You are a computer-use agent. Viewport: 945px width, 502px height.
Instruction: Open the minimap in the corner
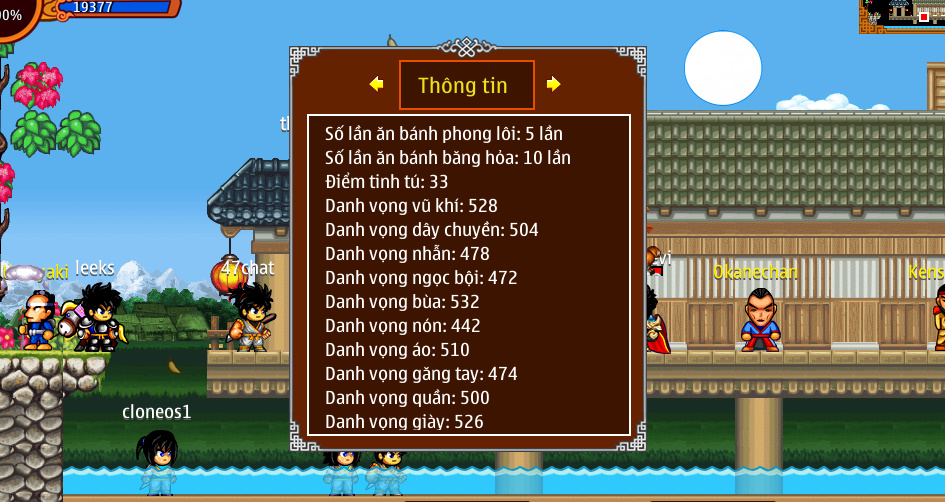(901, 16)
